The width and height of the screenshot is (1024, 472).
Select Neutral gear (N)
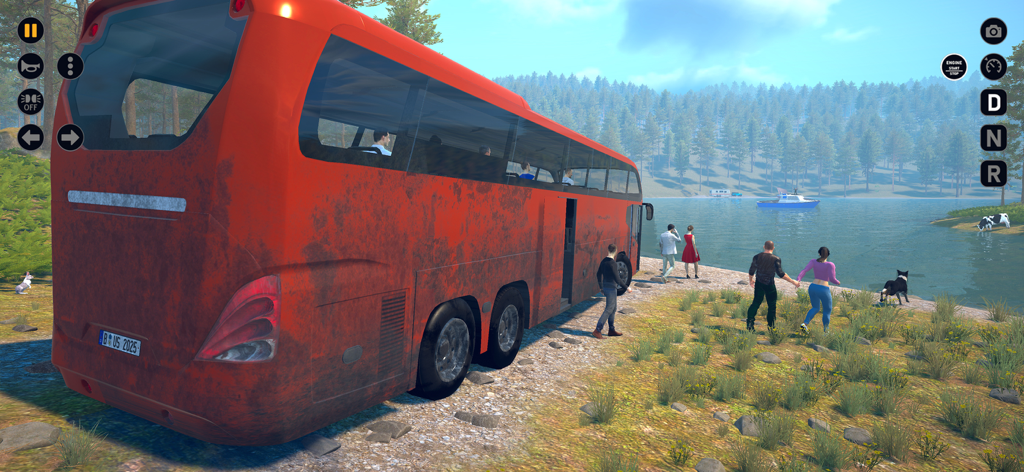(x=993, y=138)
